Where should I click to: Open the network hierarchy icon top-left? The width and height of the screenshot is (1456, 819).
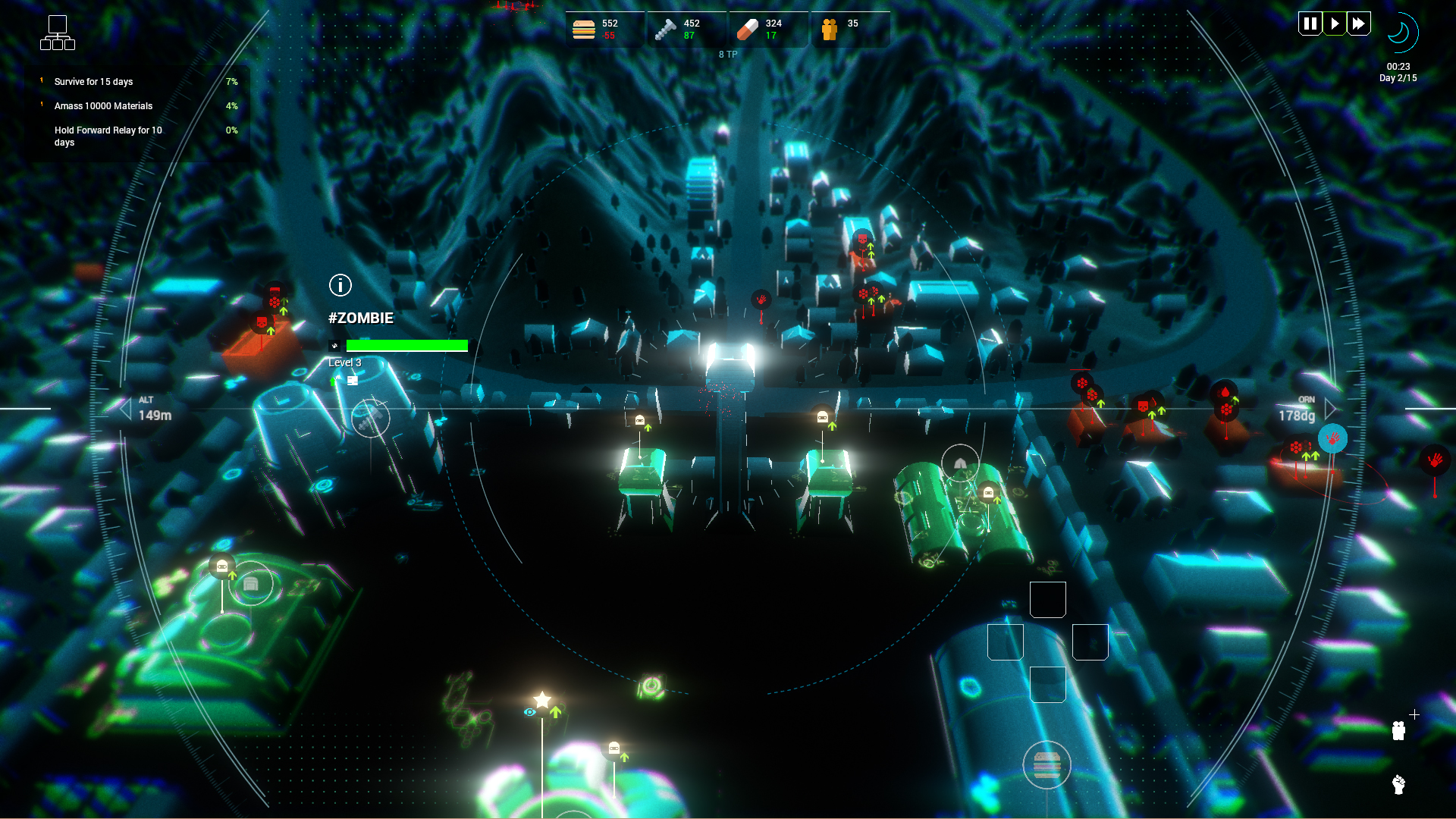point(58,33)
